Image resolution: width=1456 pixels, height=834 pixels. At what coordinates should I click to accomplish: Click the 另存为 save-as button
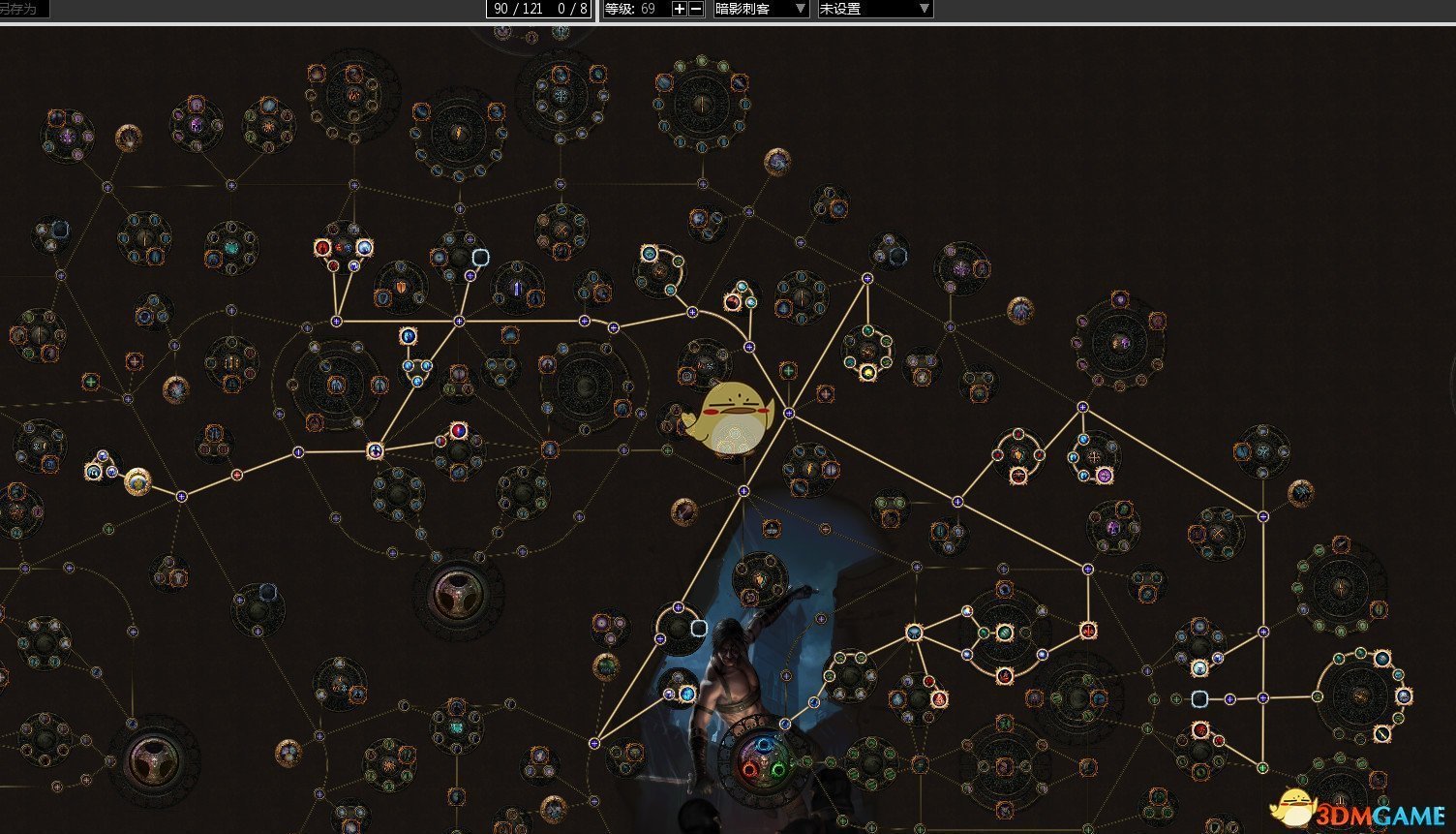21,9
